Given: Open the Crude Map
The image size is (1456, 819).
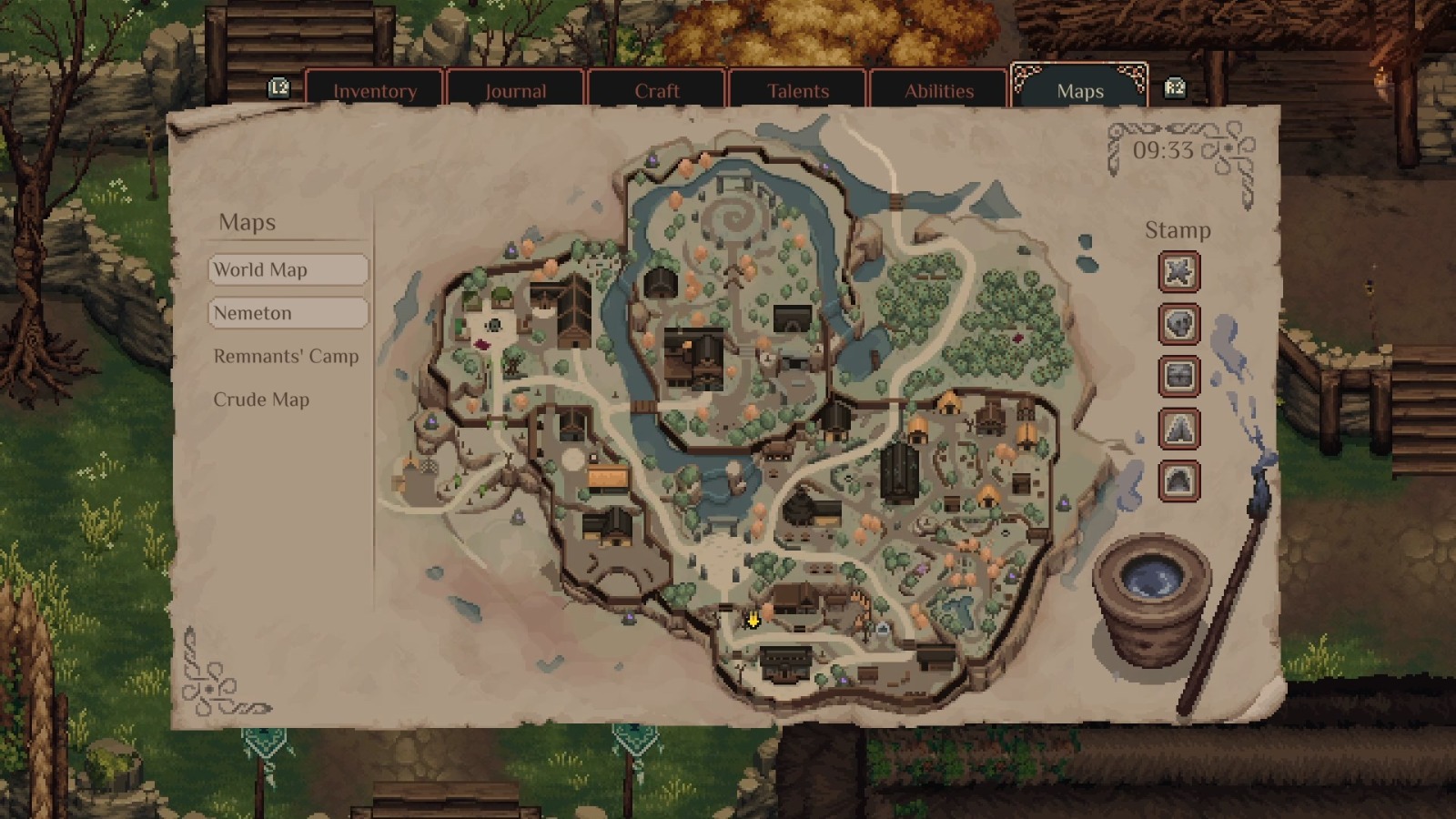Looking at the screenshot, I should click(261, 399).
